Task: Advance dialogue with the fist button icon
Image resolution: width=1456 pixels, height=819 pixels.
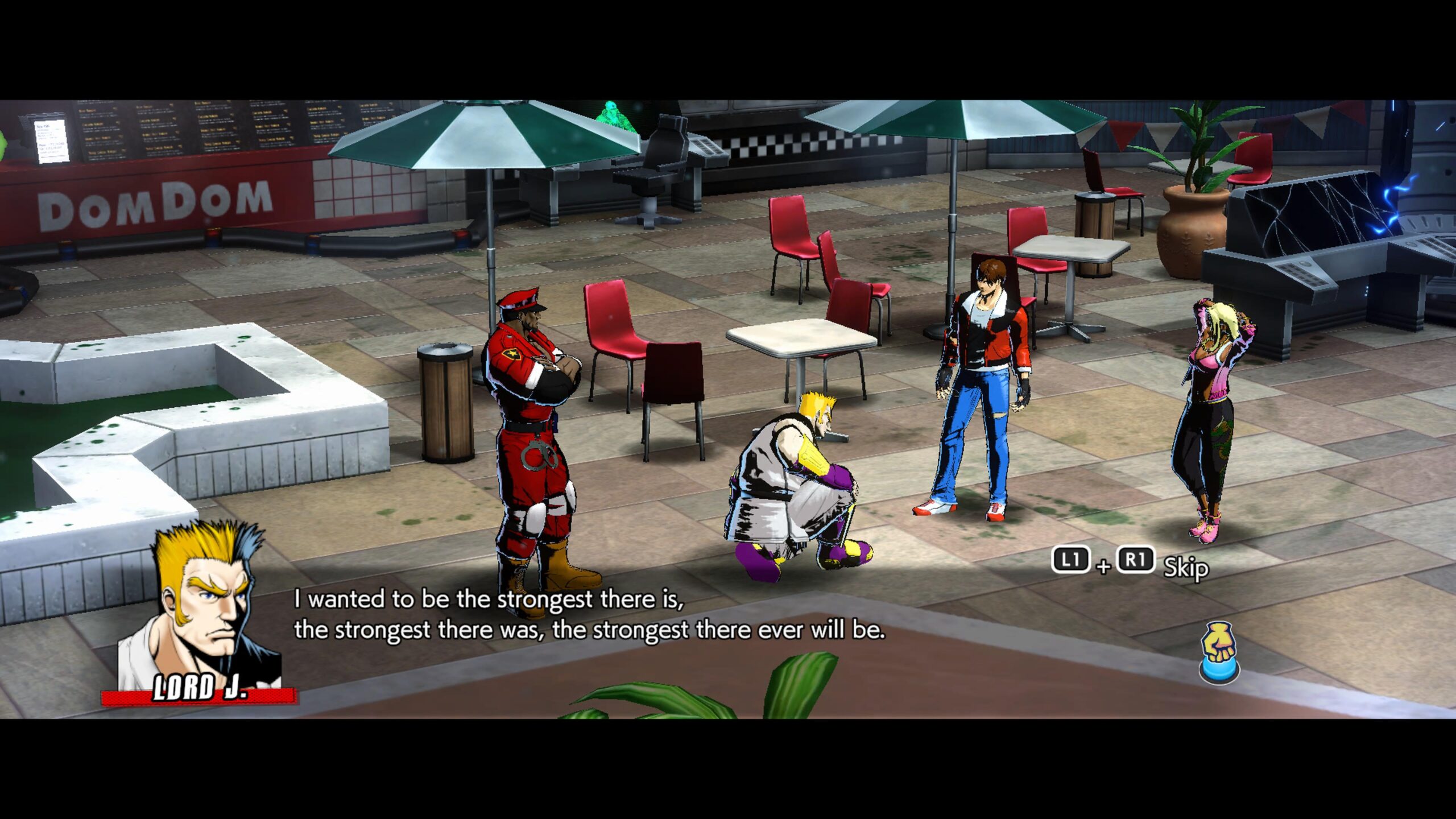Action: [x=1219, y=653]
